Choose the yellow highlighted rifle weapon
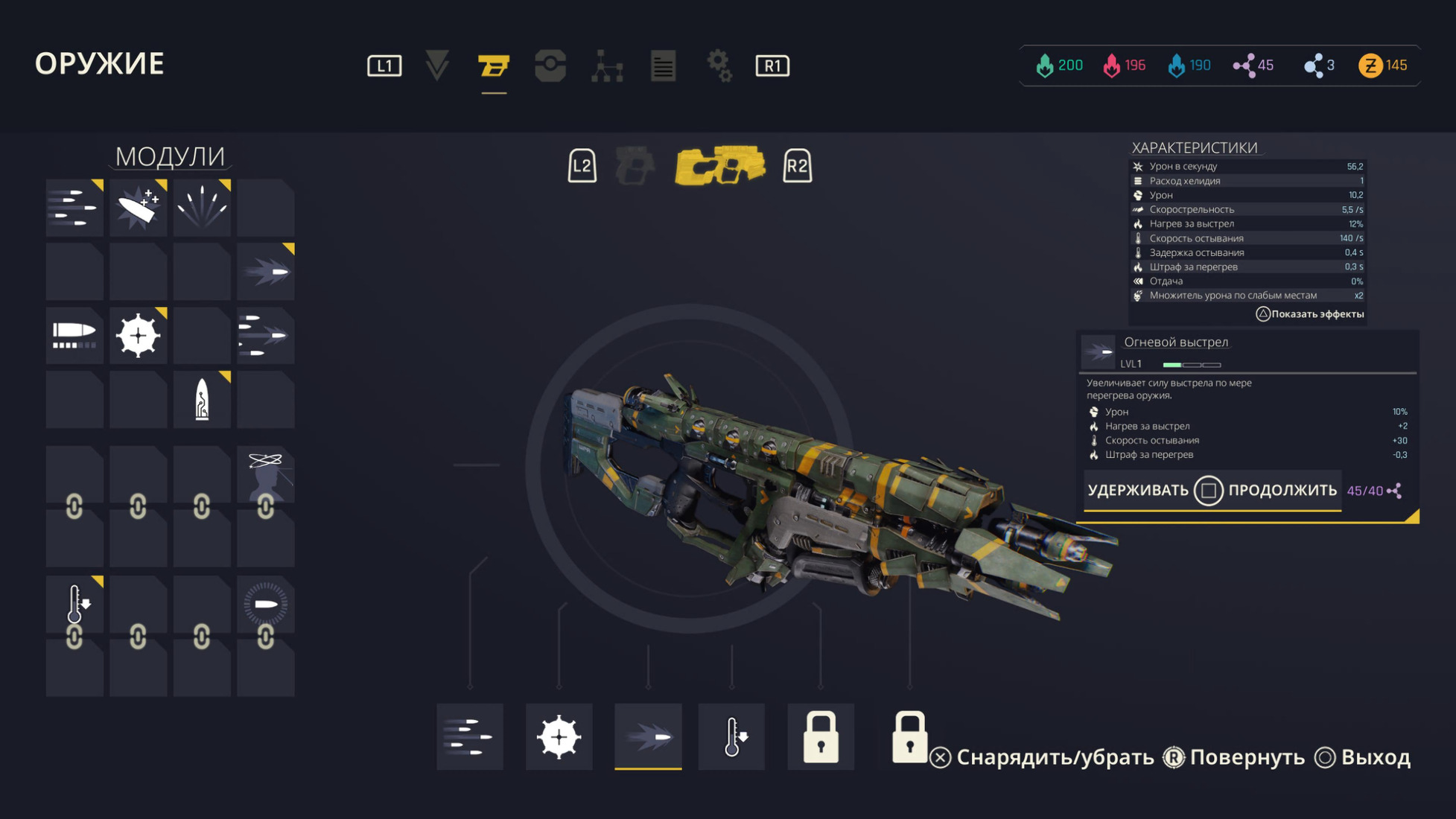The height and width of the screenshot is (819, 1456). [x=719, y=165]
